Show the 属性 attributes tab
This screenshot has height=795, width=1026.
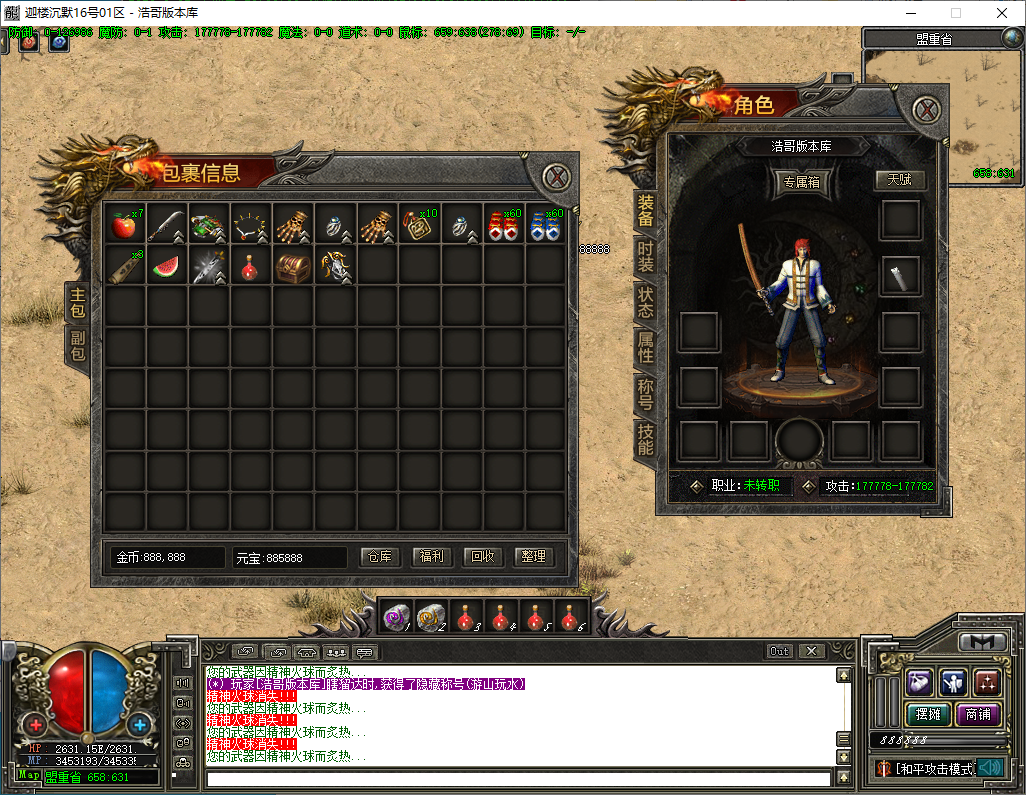tap(645, 347)
